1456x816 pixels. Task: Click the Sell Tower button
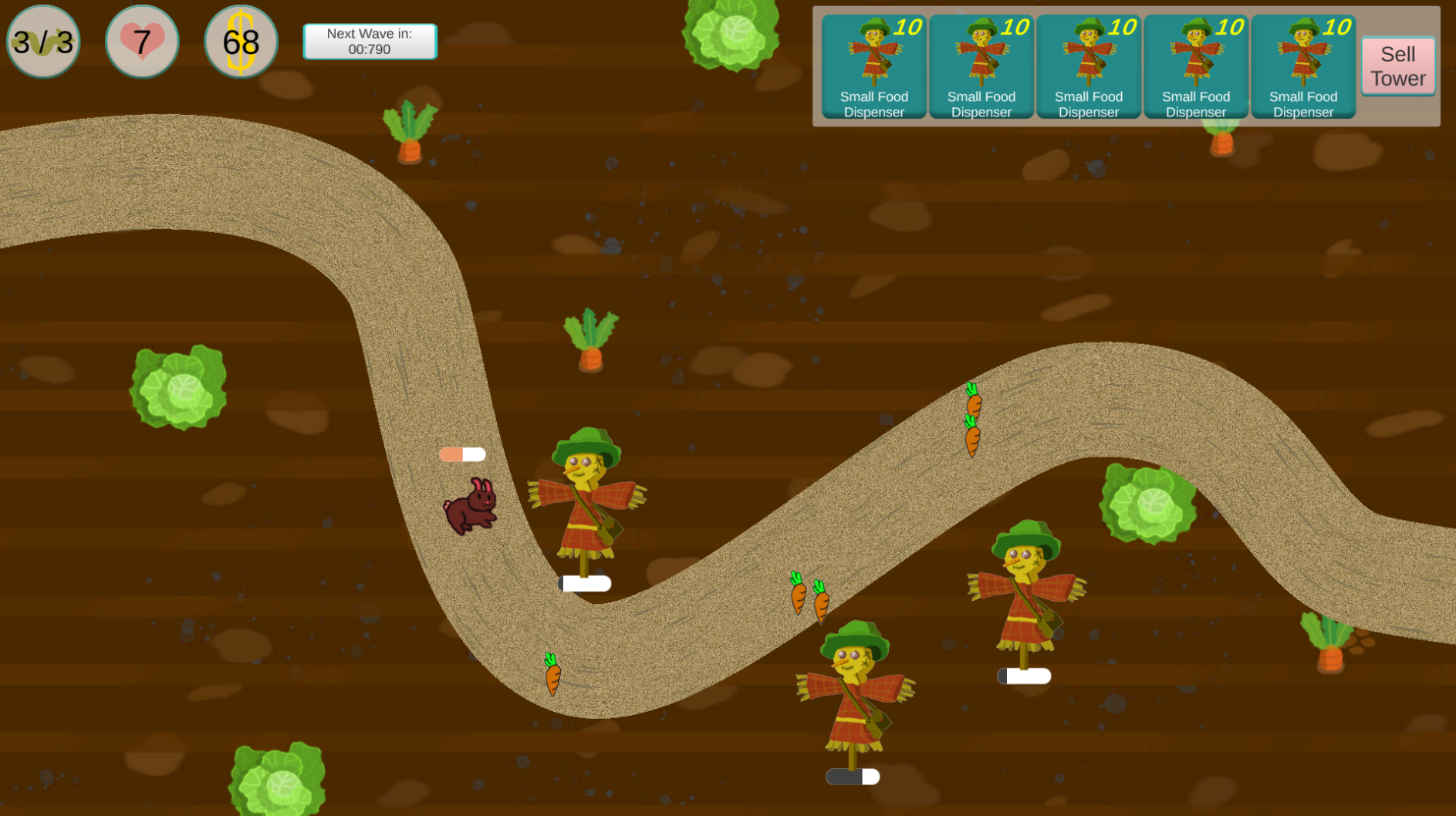[1397, 66]
